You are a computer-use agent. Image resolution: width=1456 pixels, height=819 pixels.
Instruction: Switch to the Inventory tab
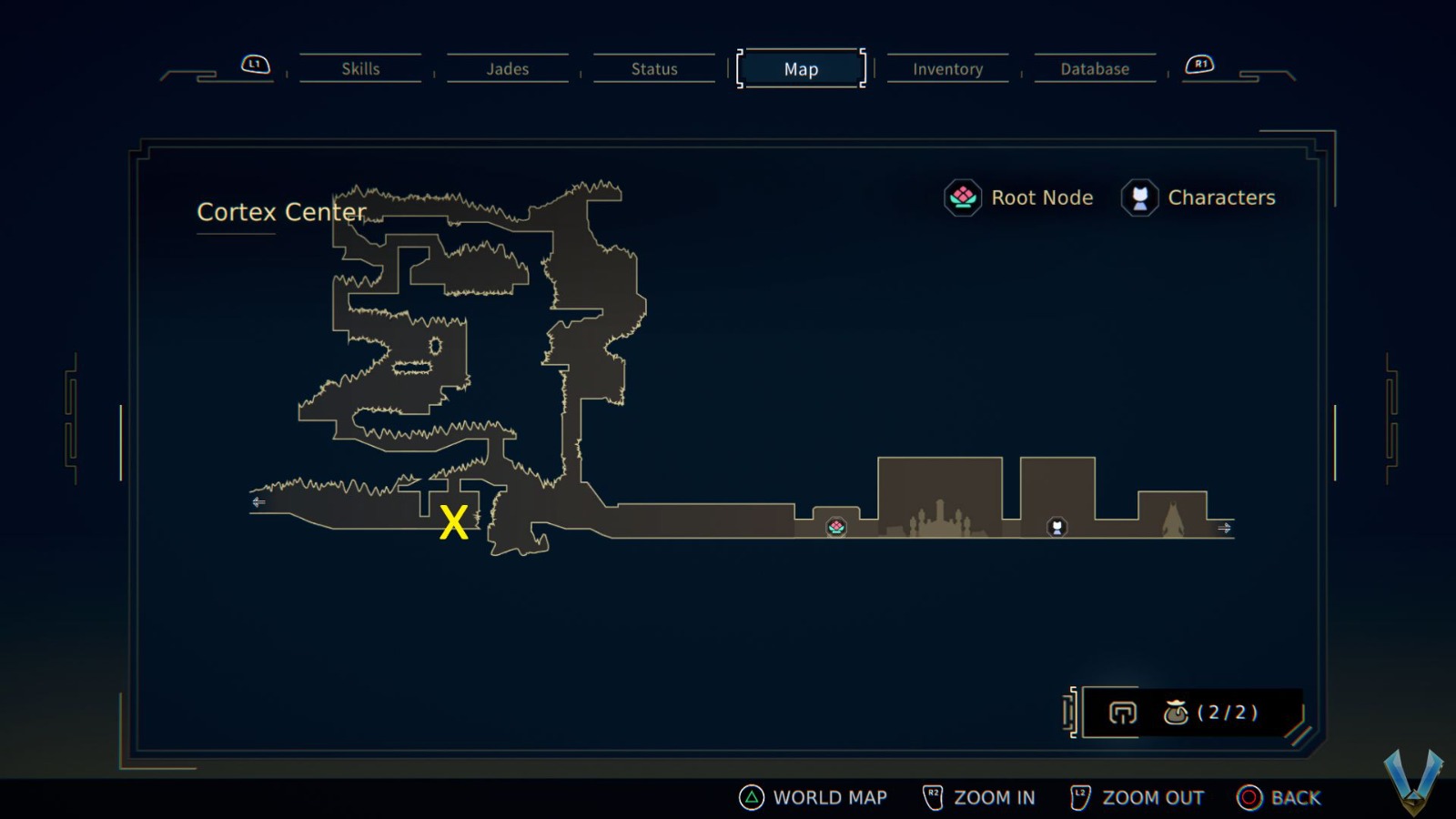947,68
